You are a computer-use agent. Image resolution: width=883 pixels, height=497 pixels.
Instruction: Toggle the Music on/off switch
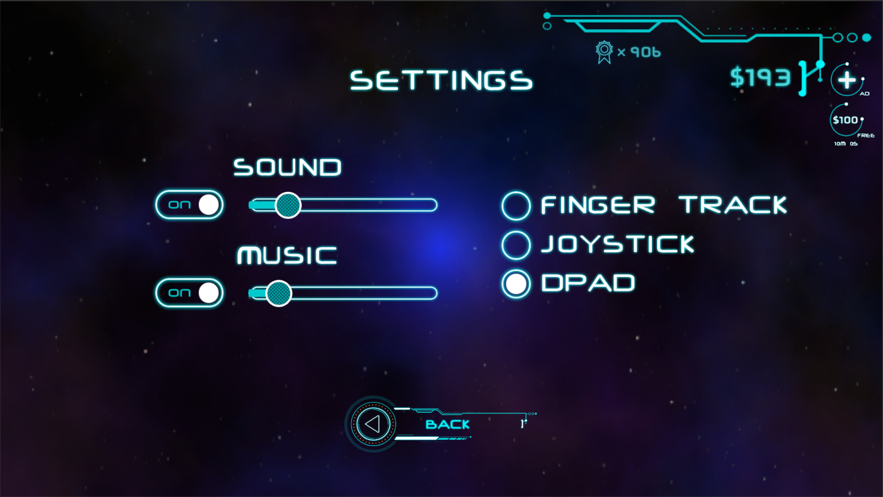click(189, 293)
